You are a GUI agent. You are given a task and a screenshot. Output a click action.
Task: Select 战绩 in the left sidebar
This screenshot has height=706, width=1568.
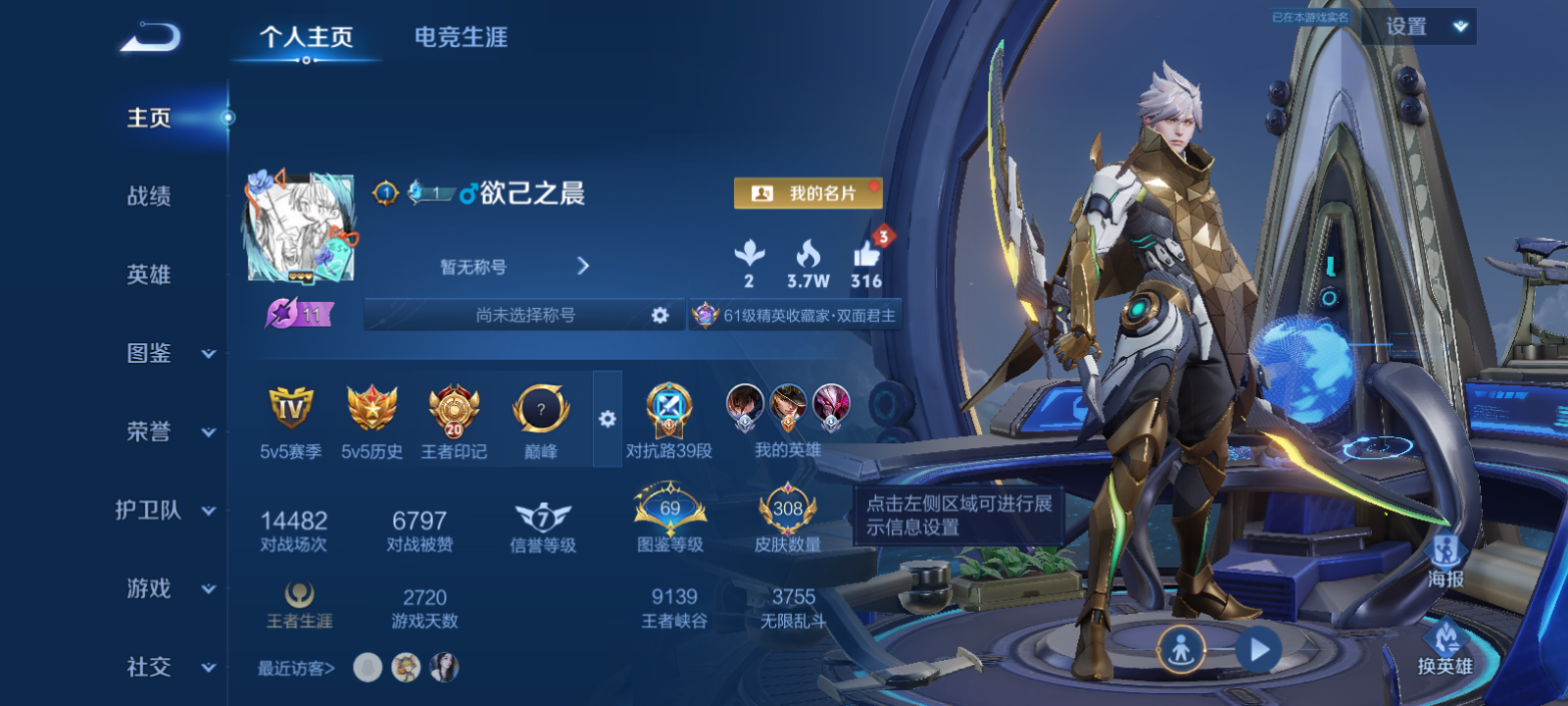click(147, 198)
